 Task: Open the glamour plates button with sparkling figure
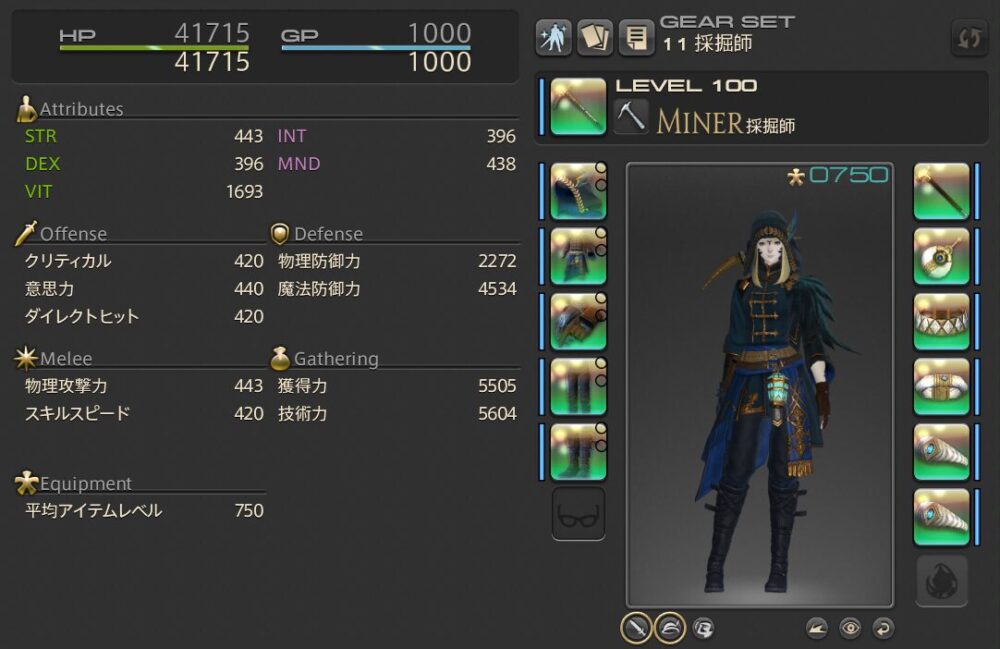pyautogui.click(x=554, y=37)
